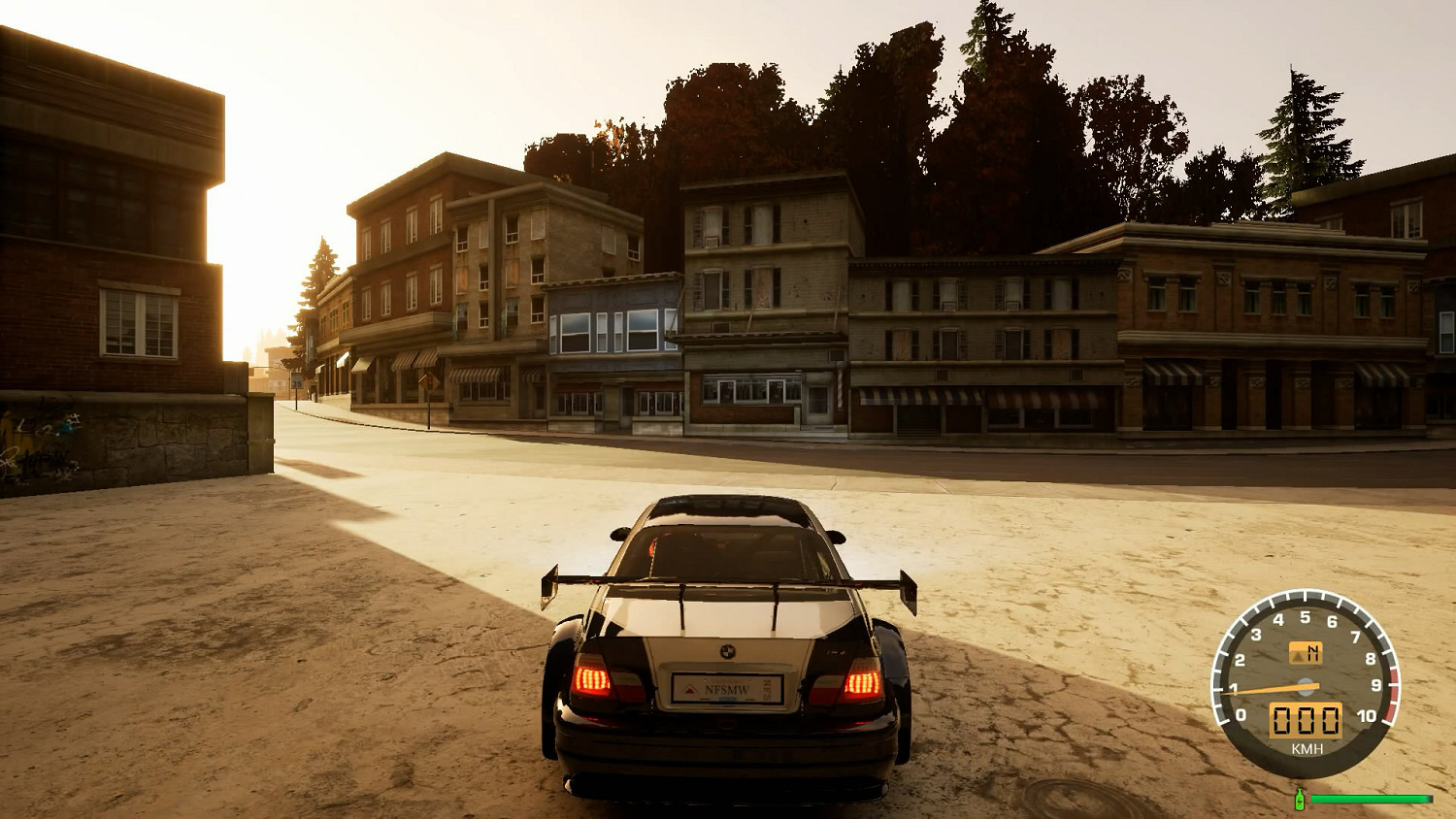Click the green nitrous bottle icon

1299,799
